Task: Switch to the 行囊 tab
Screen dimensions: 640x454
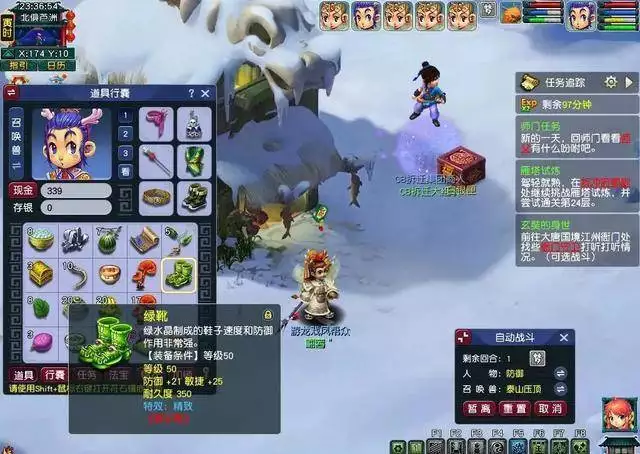Action: pos(54,375)
